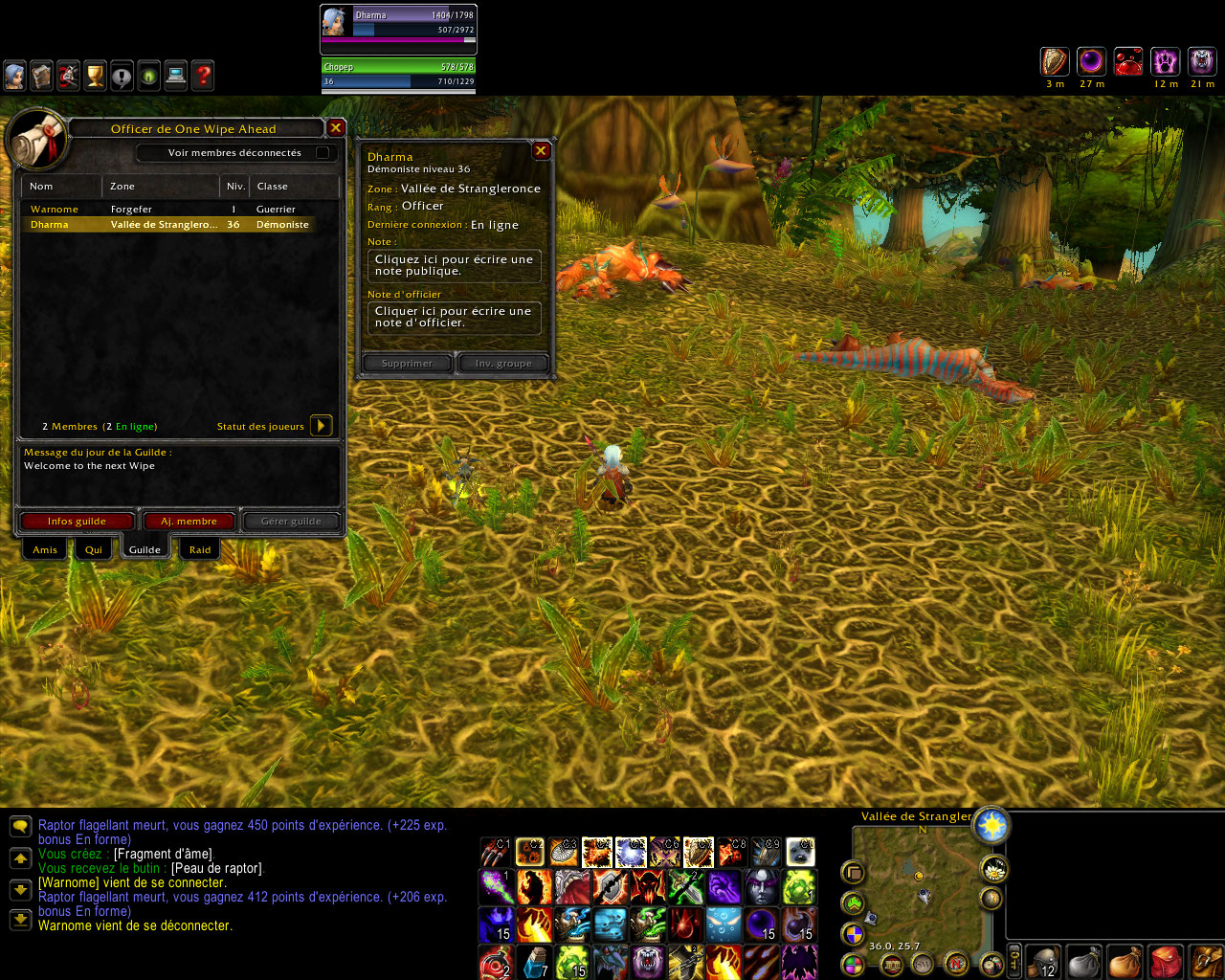Switch to the Qui tab
1225x980 pixels.
click(94, 549)
